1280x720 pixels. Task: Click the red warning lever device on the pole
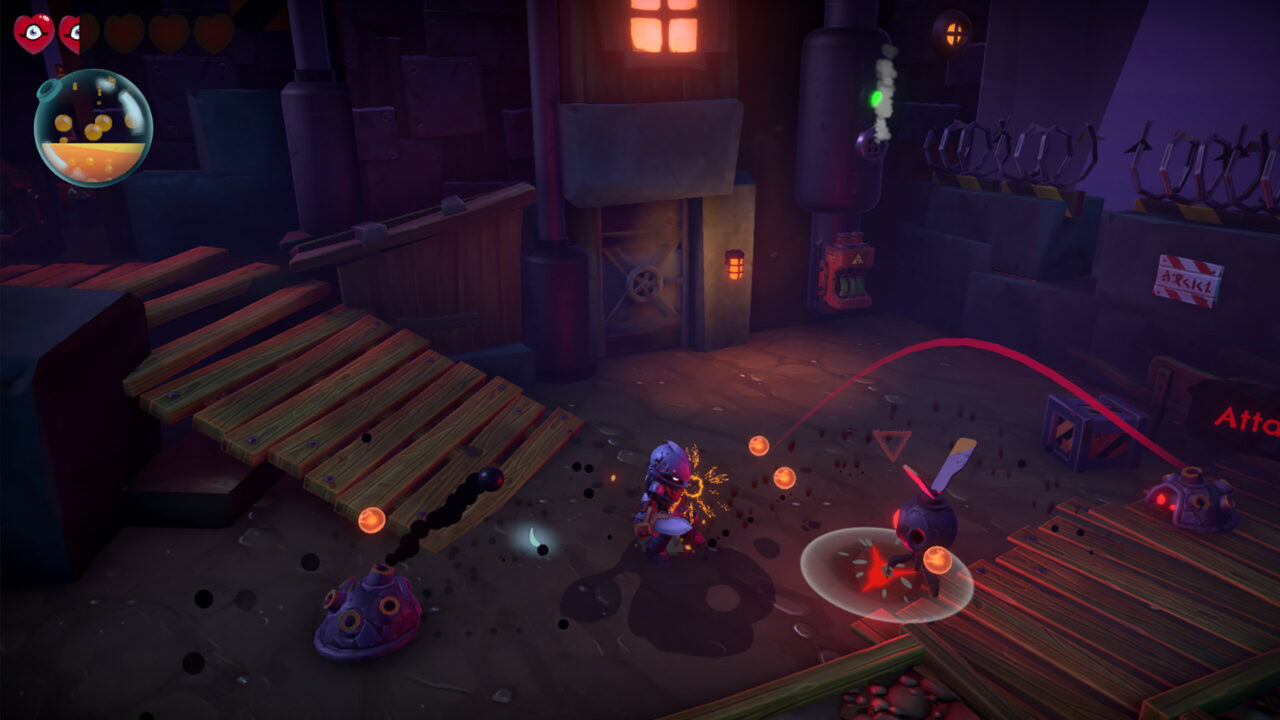845,270
